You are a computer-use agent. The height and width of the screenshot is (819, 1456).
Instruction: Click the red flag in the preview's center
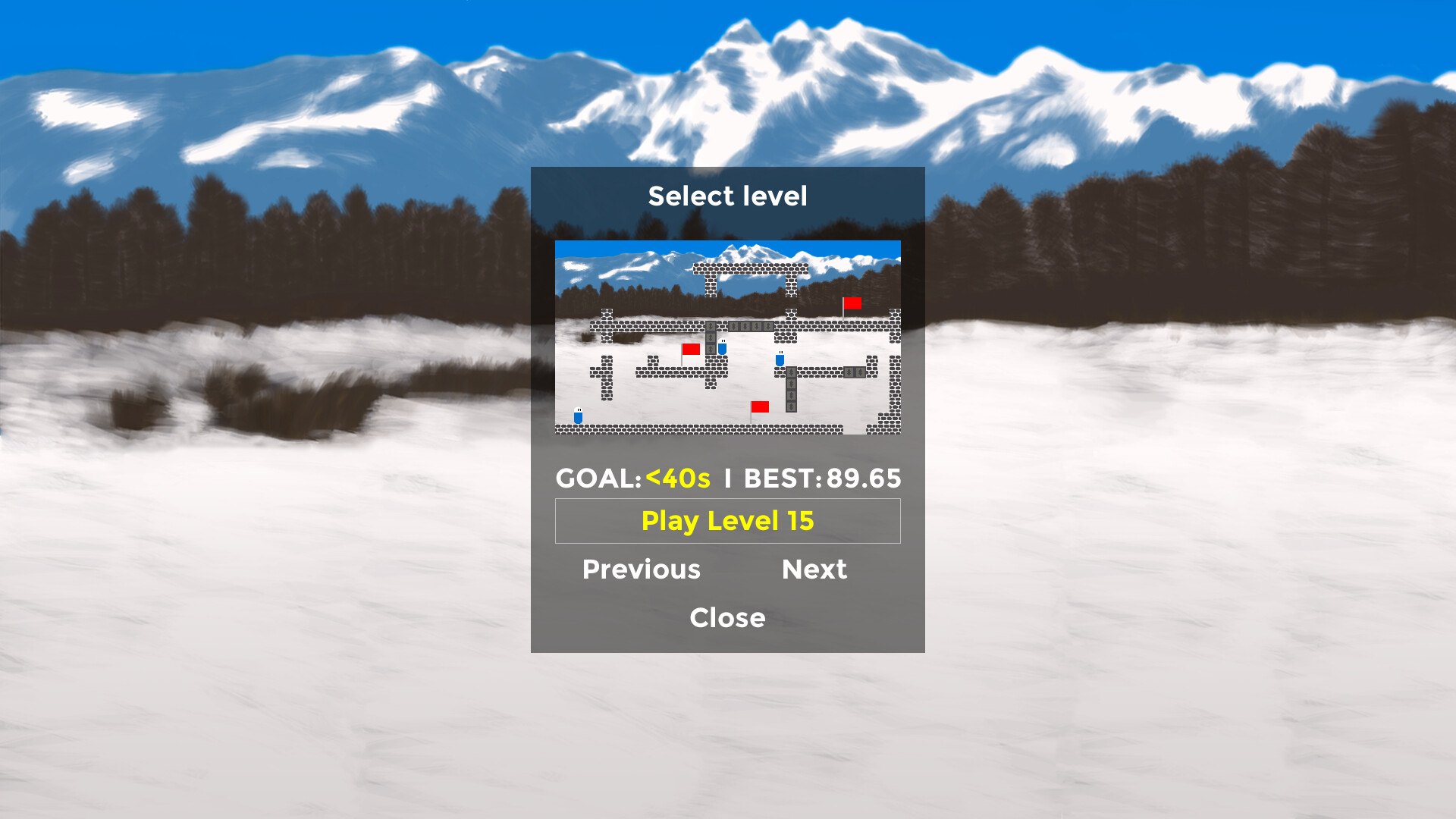691,349
